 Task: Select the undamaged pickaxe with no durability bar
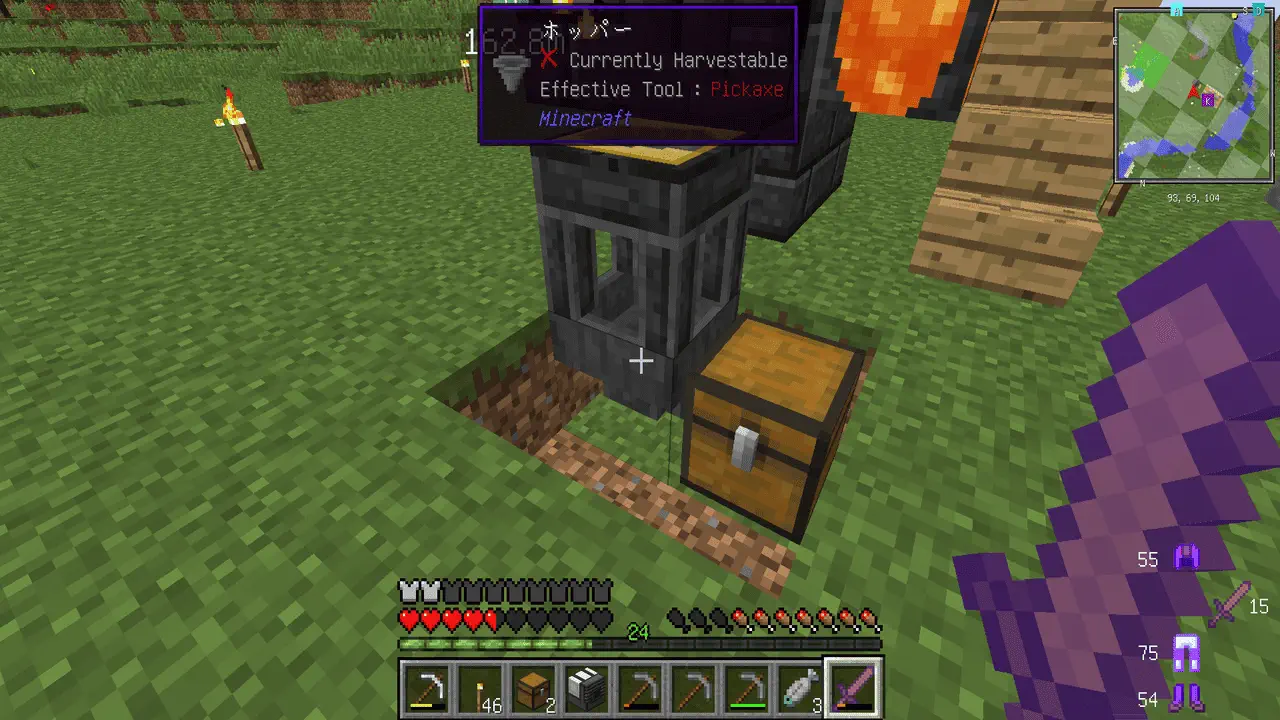coord(692,689)
